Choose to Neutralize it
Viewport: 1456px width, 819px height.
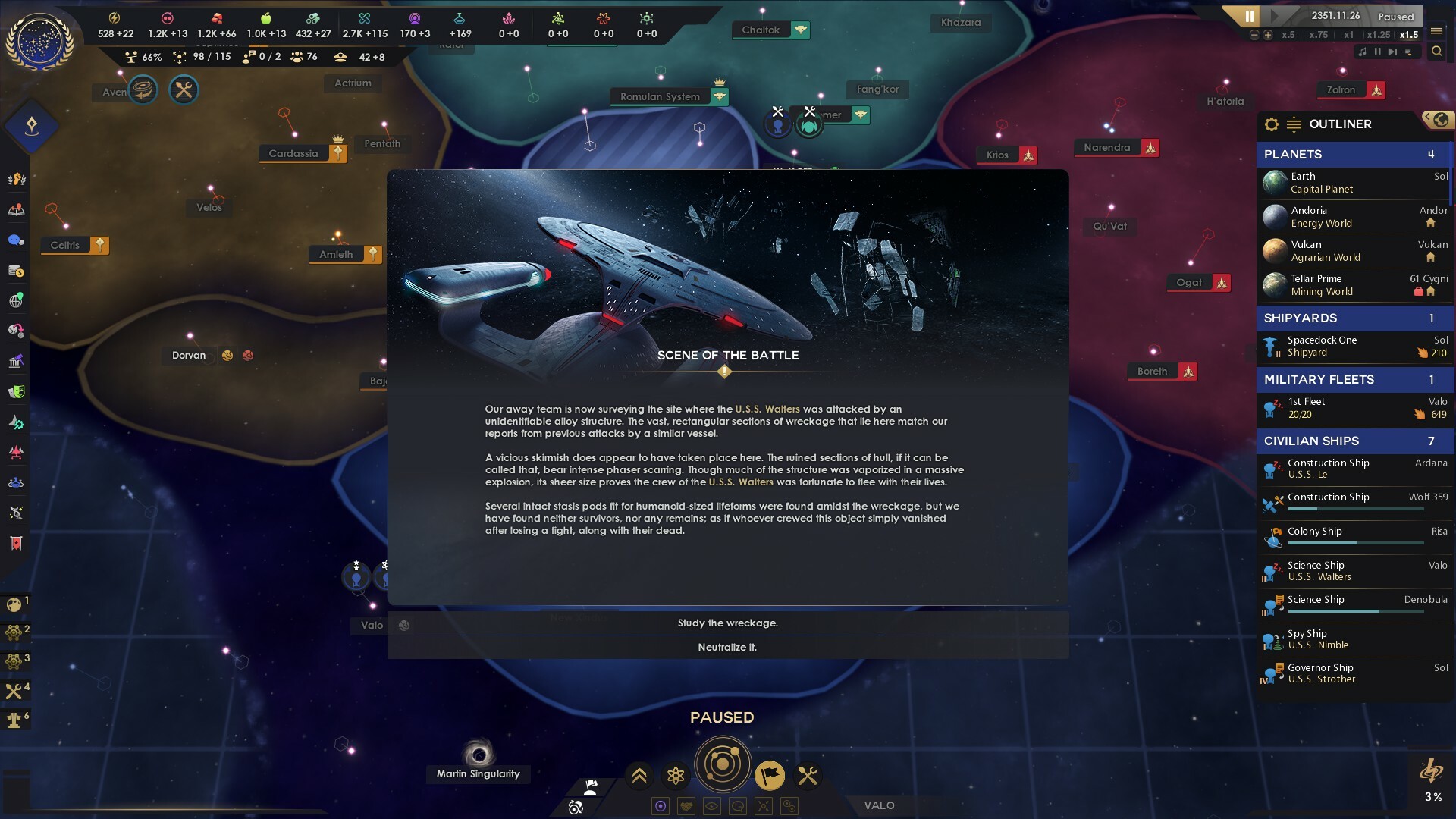pyautogui.click(x=726, y=648)
